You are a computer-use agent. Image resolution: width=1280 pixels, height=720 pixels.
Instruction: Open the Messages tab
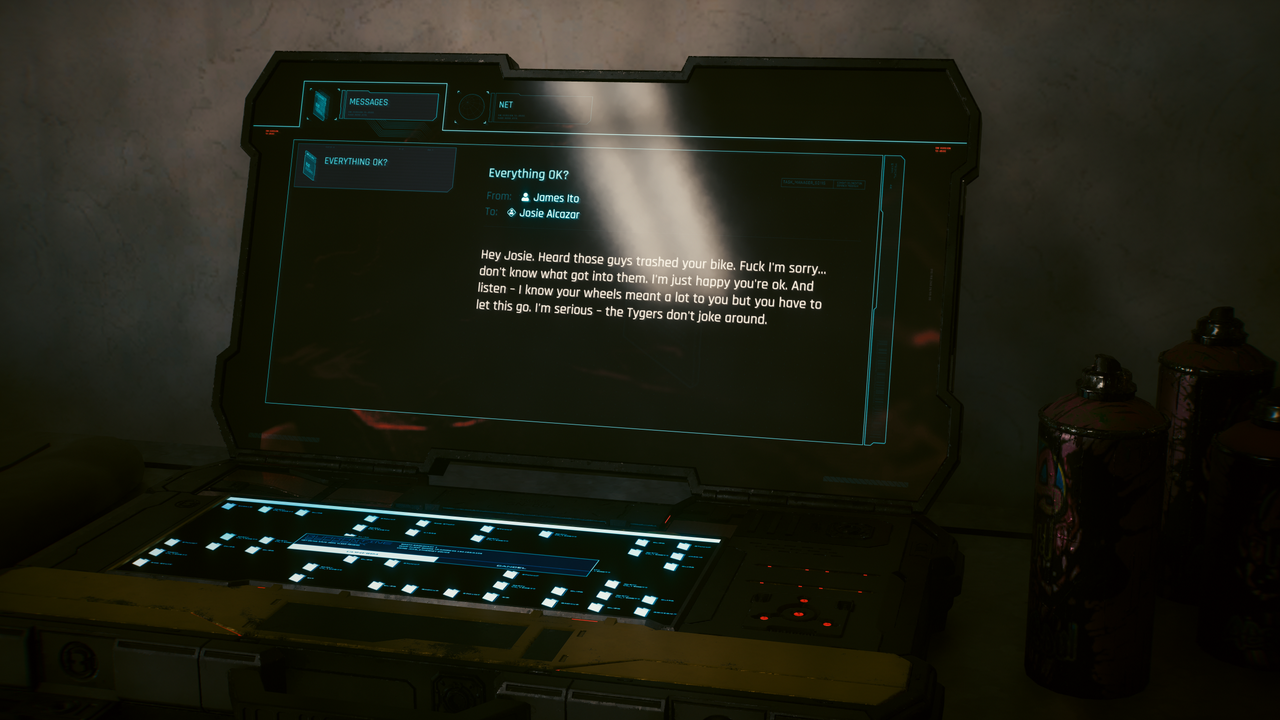coord(388,105)
